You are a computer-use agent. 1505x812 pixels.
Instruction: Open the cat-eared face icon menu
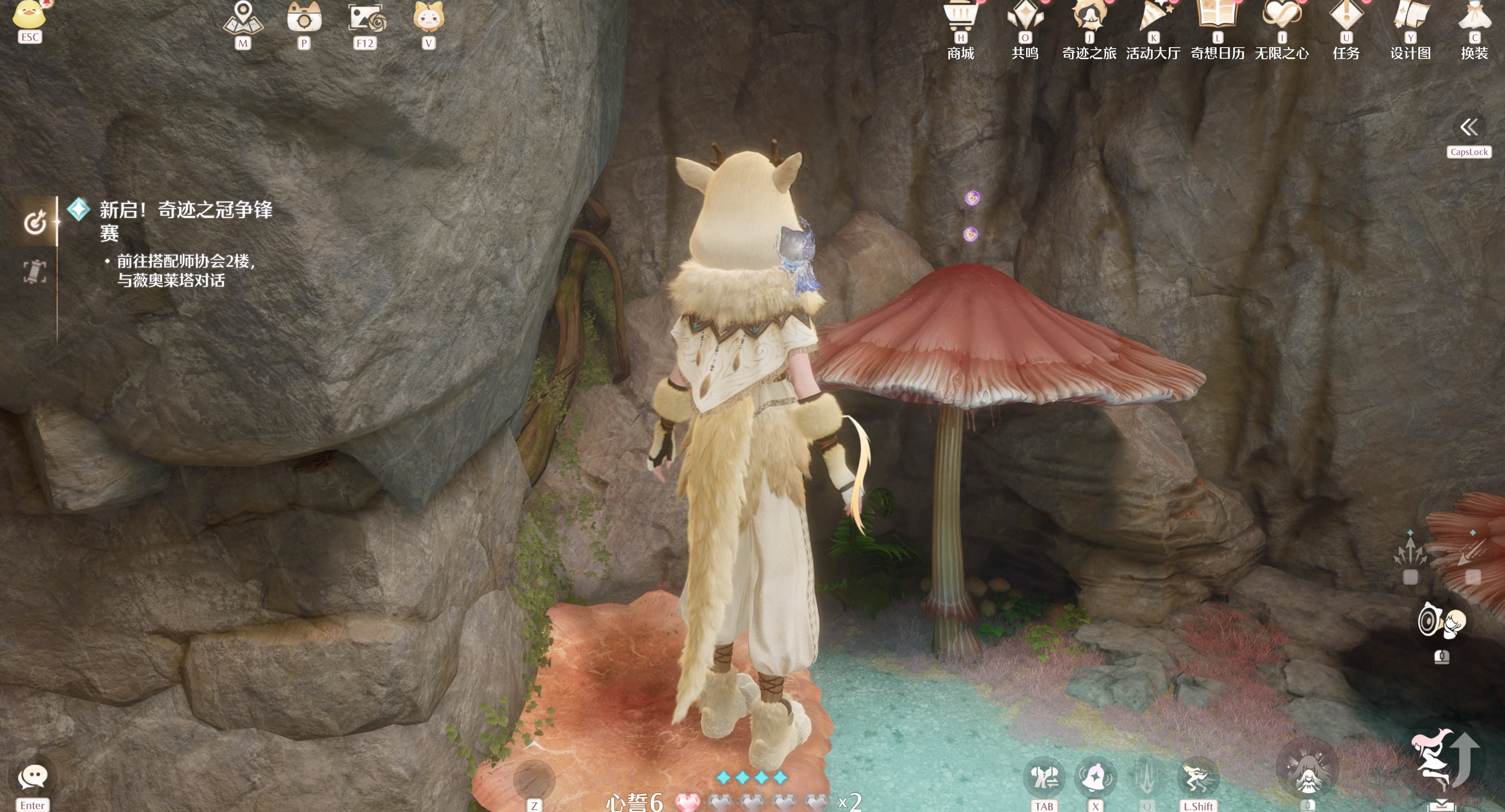pyautogui.click(x=429, y=17)
